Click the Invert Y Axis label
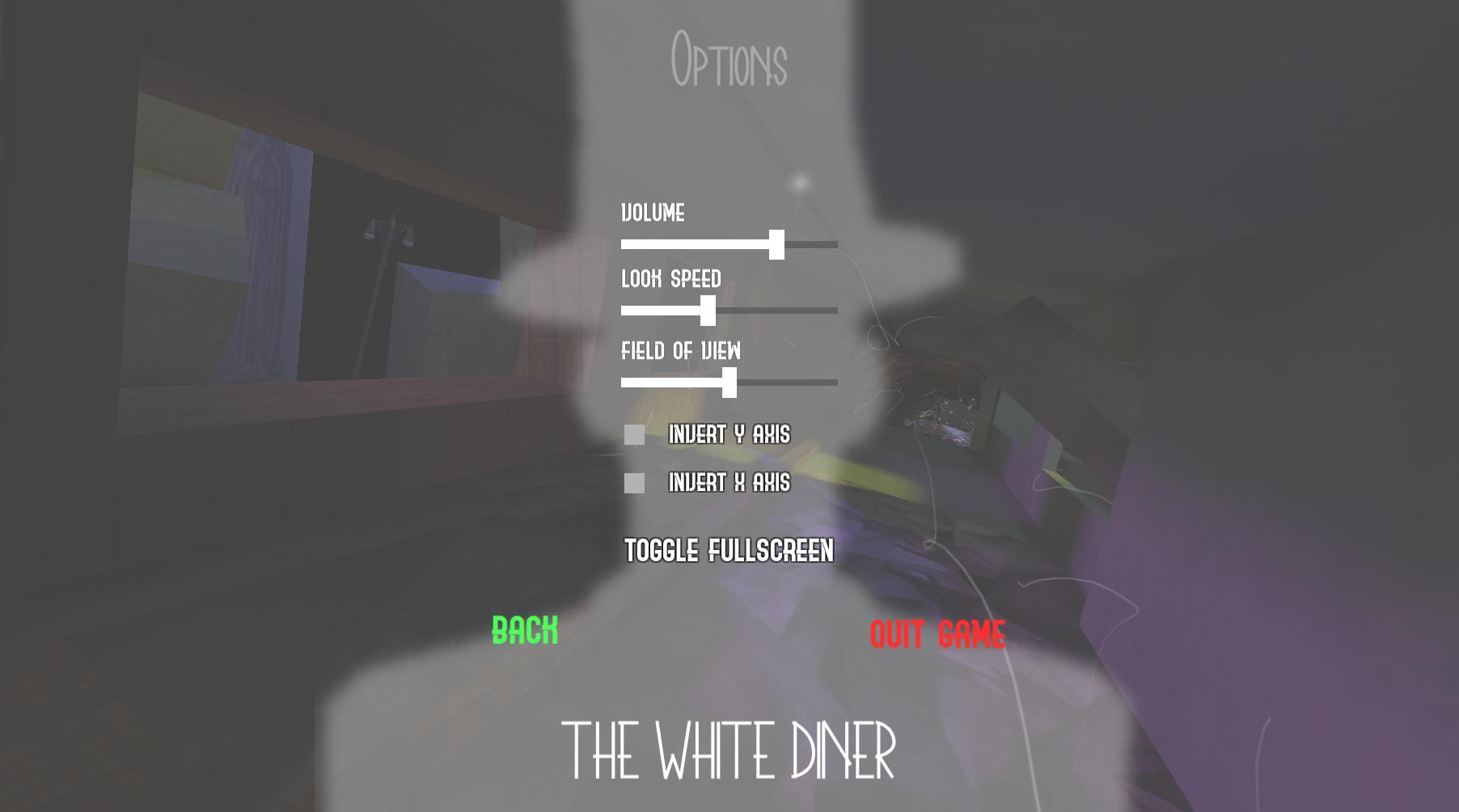Image resolution: width=1459 pixels, height=812 pixels. pyautogui.click(x=730, y=435)
